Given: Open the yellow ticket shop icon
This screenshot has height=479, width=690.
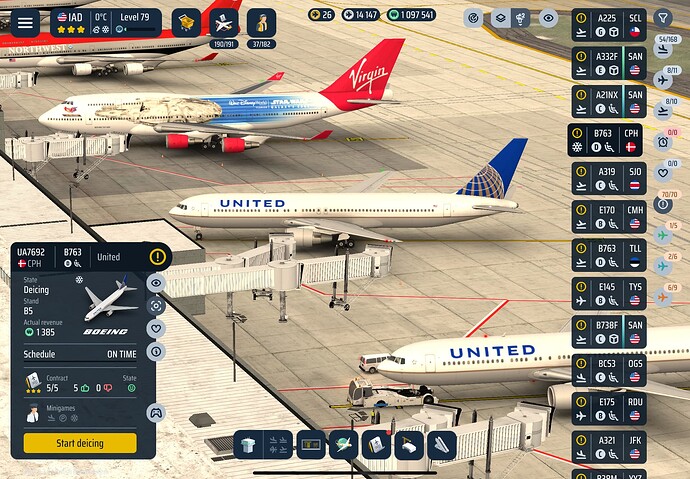Looking at the screenshot, I should point(185,22).
